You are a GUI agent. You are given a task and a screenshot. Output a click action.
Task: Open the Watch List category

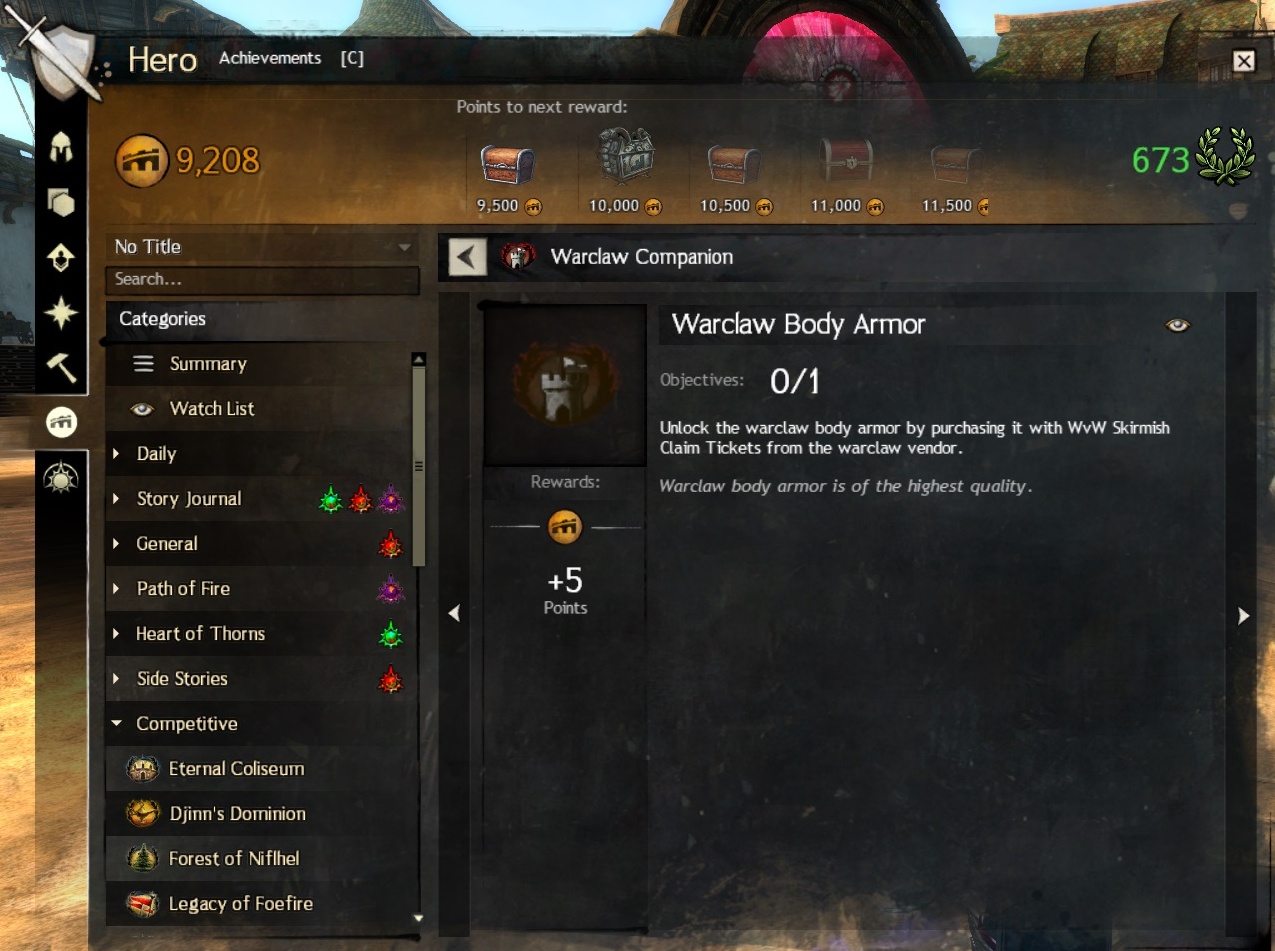click(212, 409)
